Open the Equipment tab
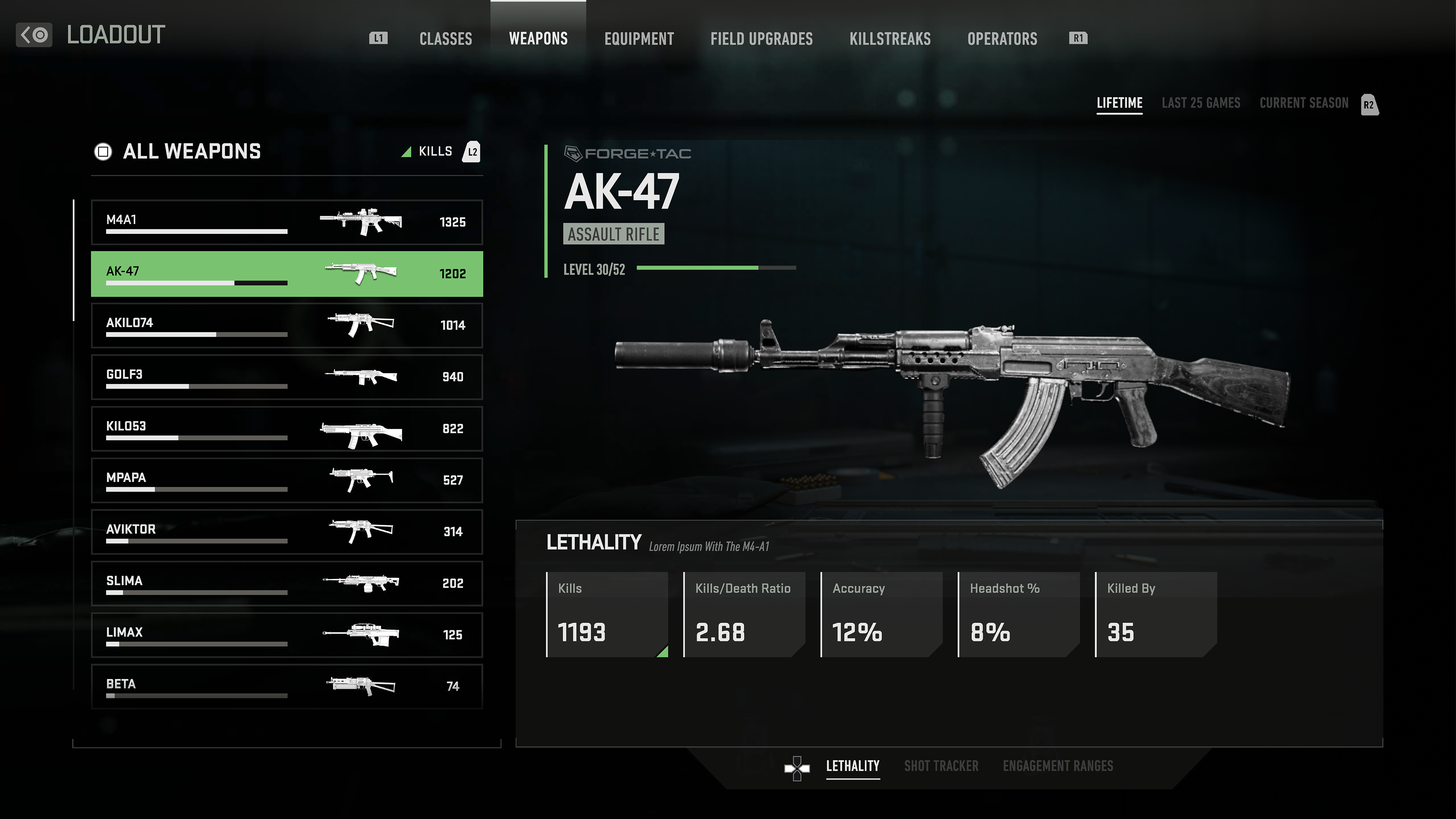1456x819 pixels. pos(639,38)
